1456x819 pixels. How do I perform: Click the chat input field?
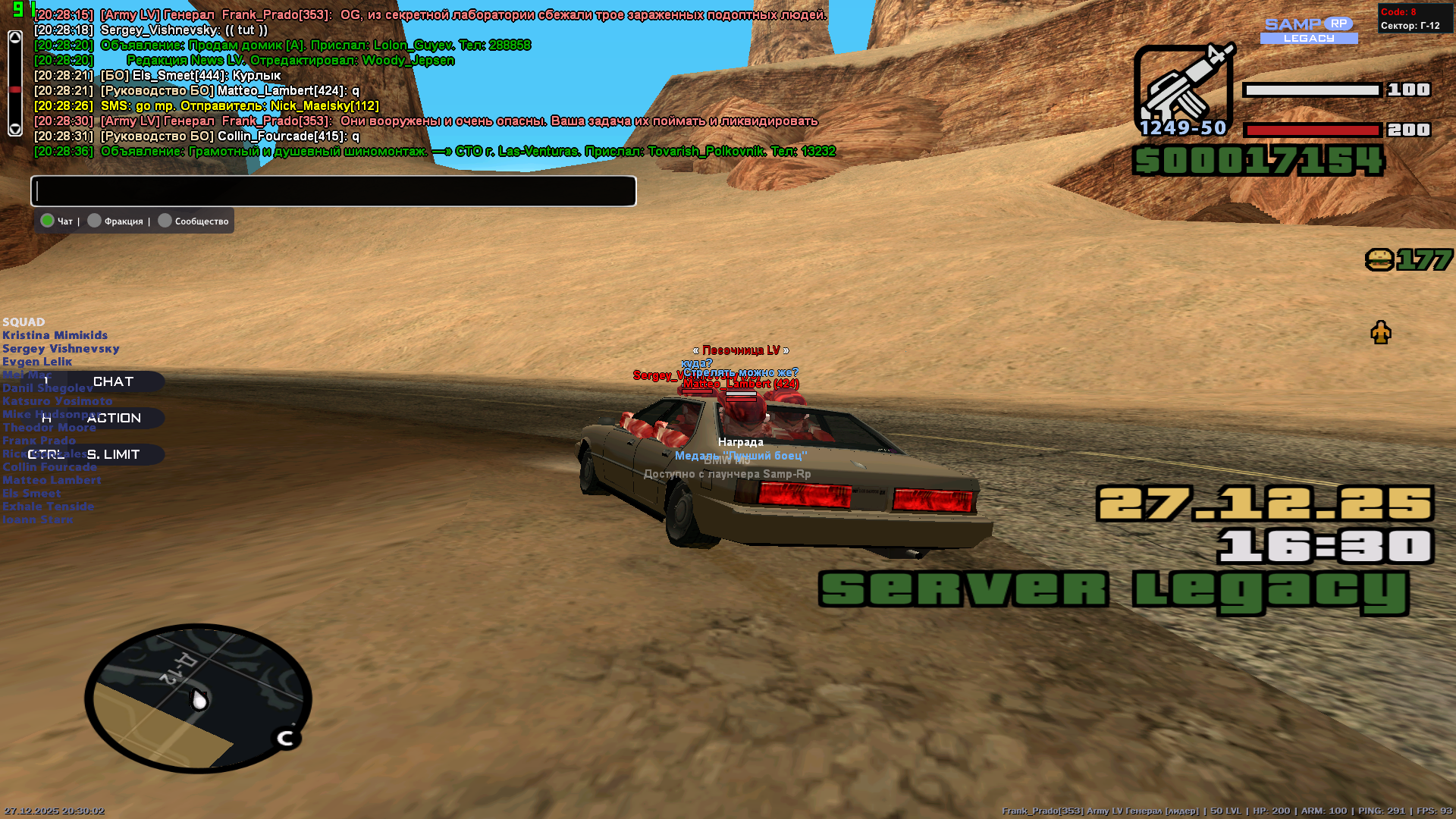[x=332, y=191]
